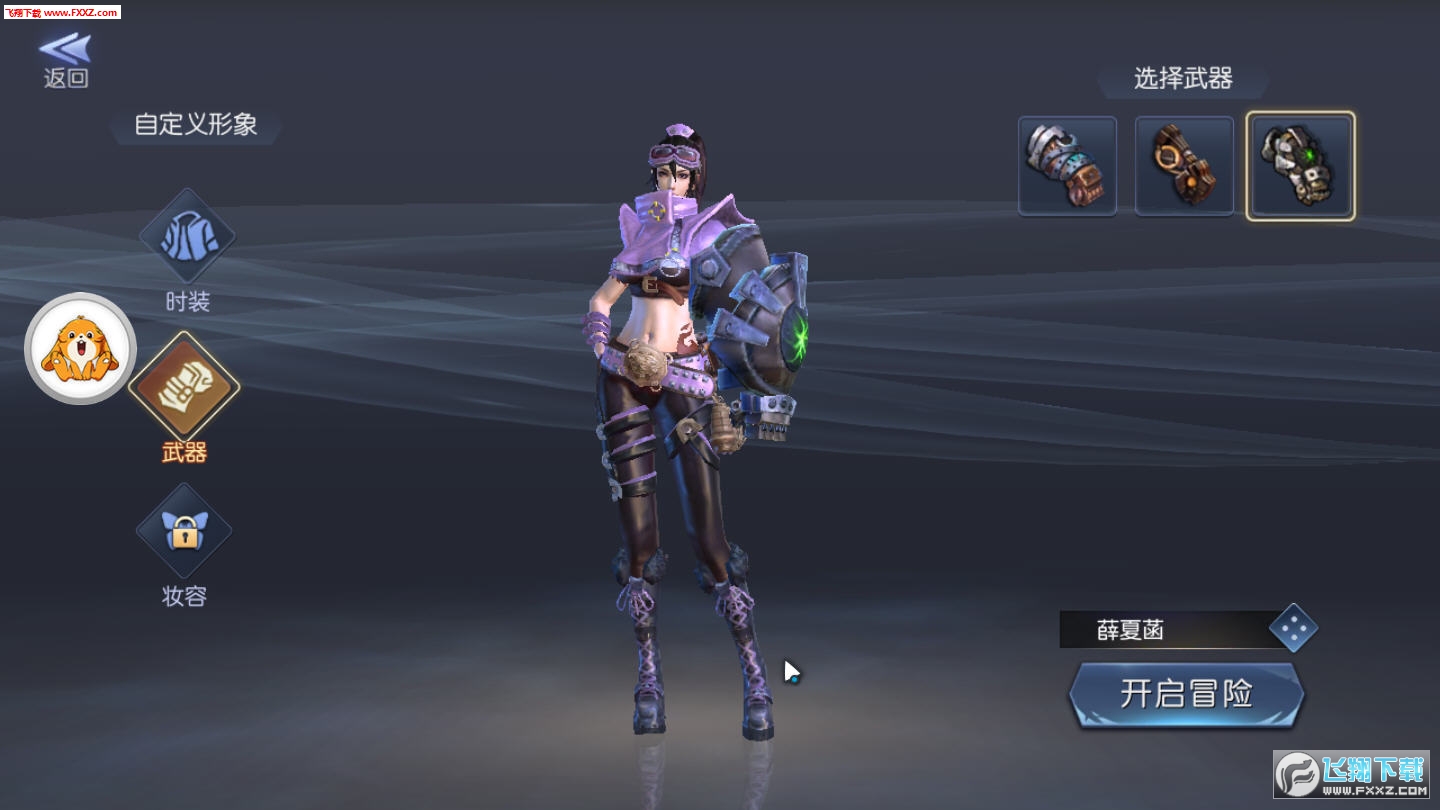Pick the bronze ringed gauntlet weapon
The width and height of the screenshot is (1440, 810).
pyautogui.click(x=1184, y=166)
